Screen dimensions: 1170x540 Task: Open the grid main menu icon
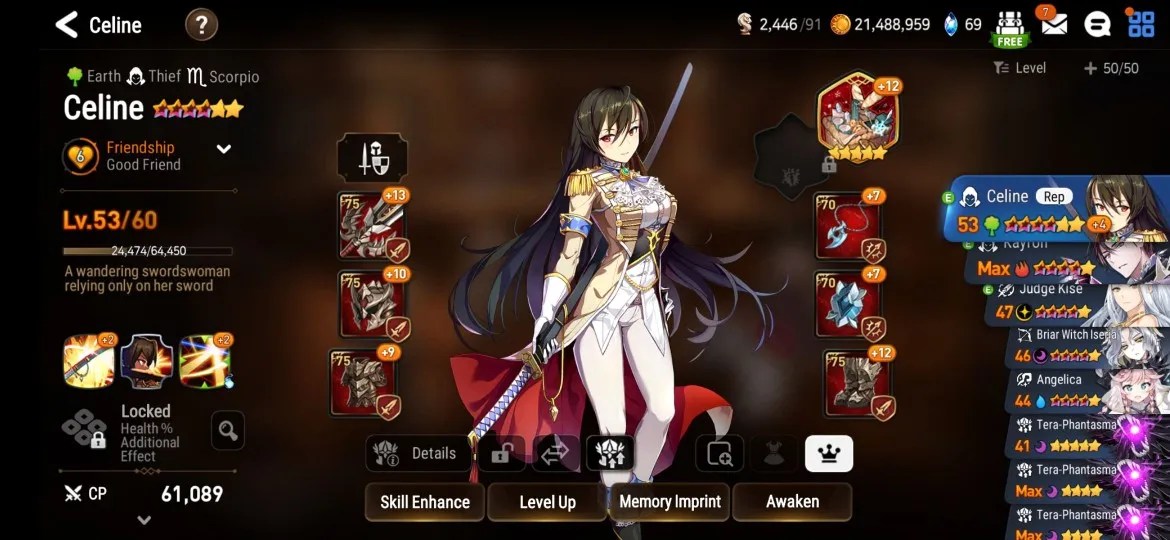pyautogui.click(x=1140, y=24)
